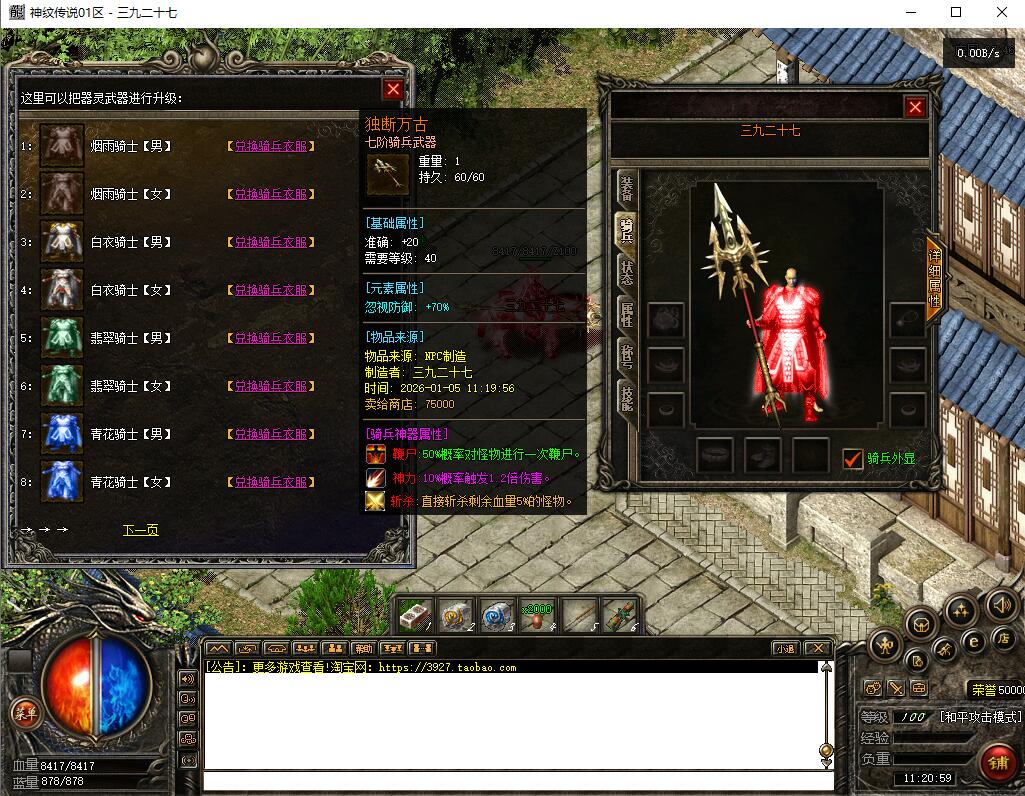1025x796 pixels.
Task: Exchange for the 烟雨骑士【男】 outfit
Action: coord(271,146)
